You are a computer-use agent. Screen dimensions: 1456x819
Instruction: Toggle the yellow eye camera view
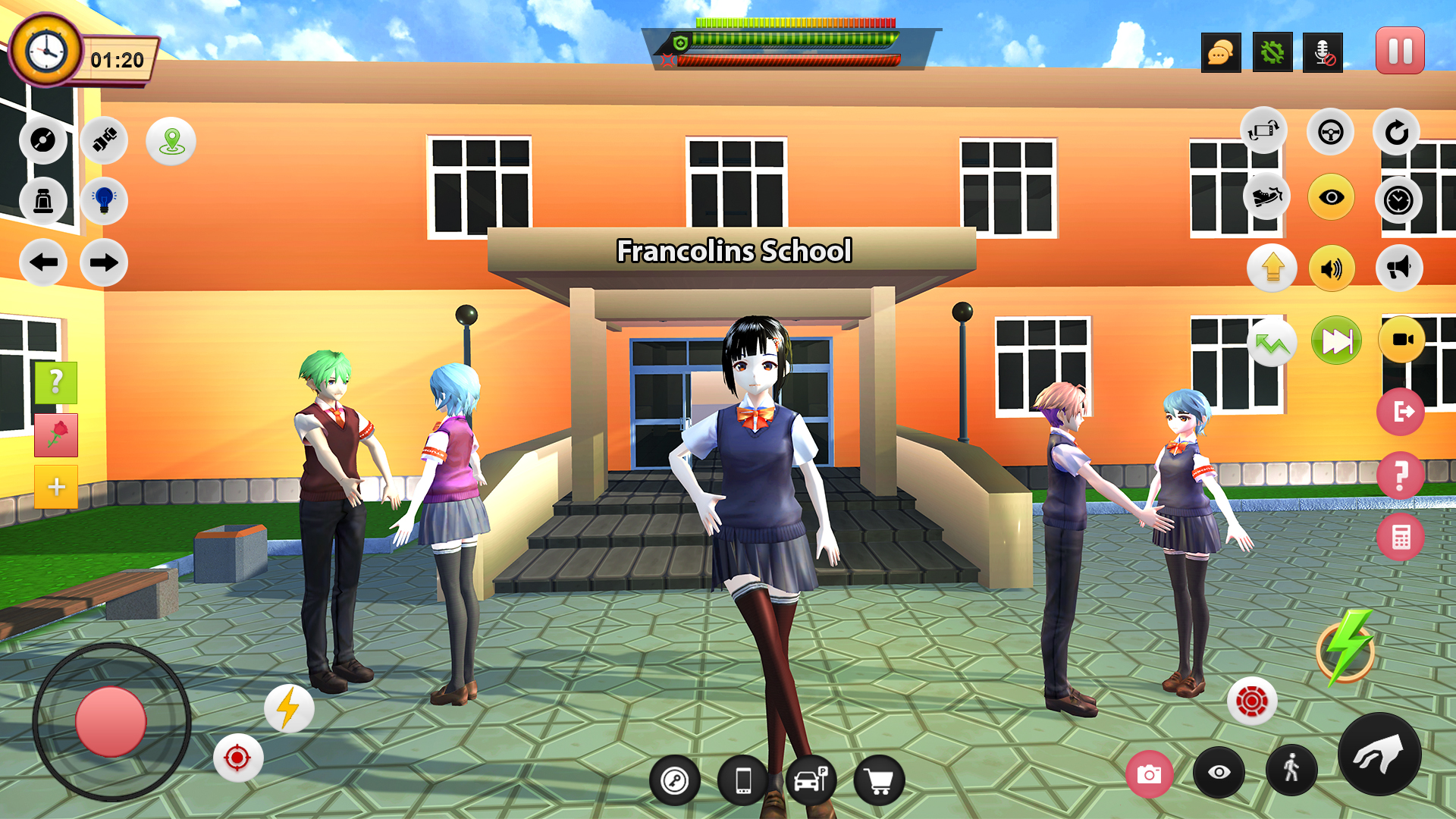tap(1331, 197)
